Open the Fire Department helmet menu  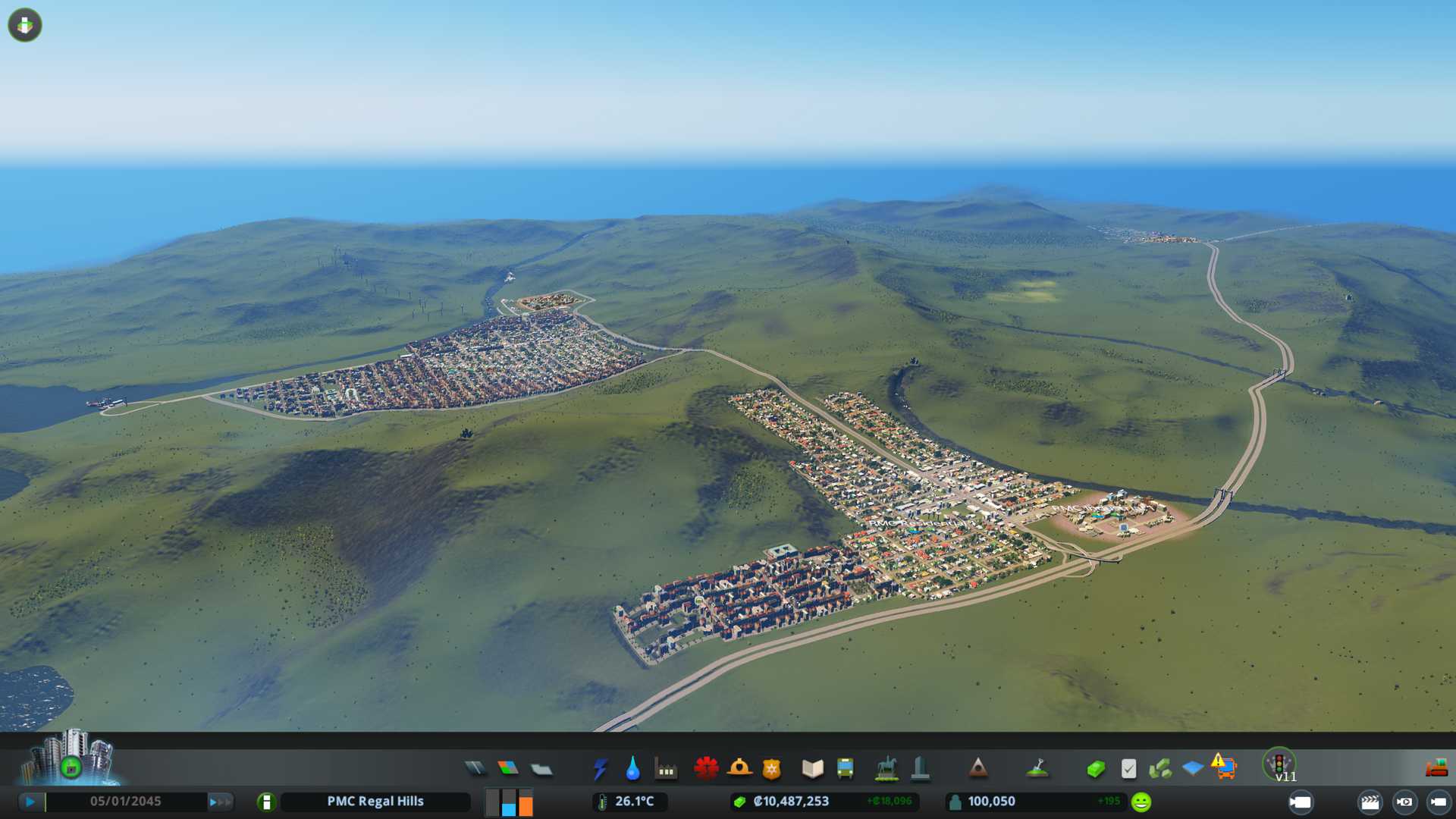coord(739,769)
